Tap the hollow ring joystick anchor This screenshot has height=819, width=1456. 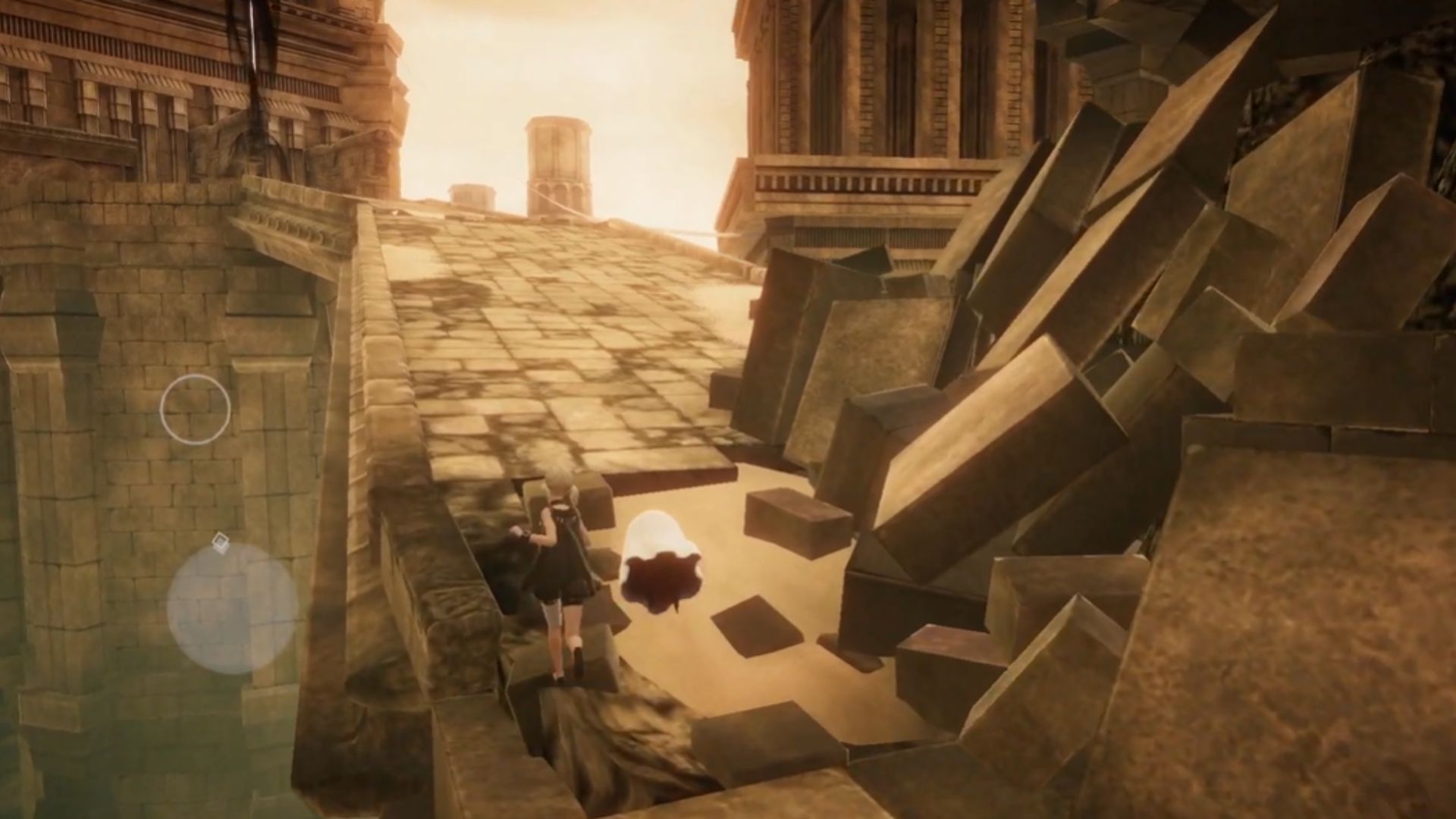(195, 409)
